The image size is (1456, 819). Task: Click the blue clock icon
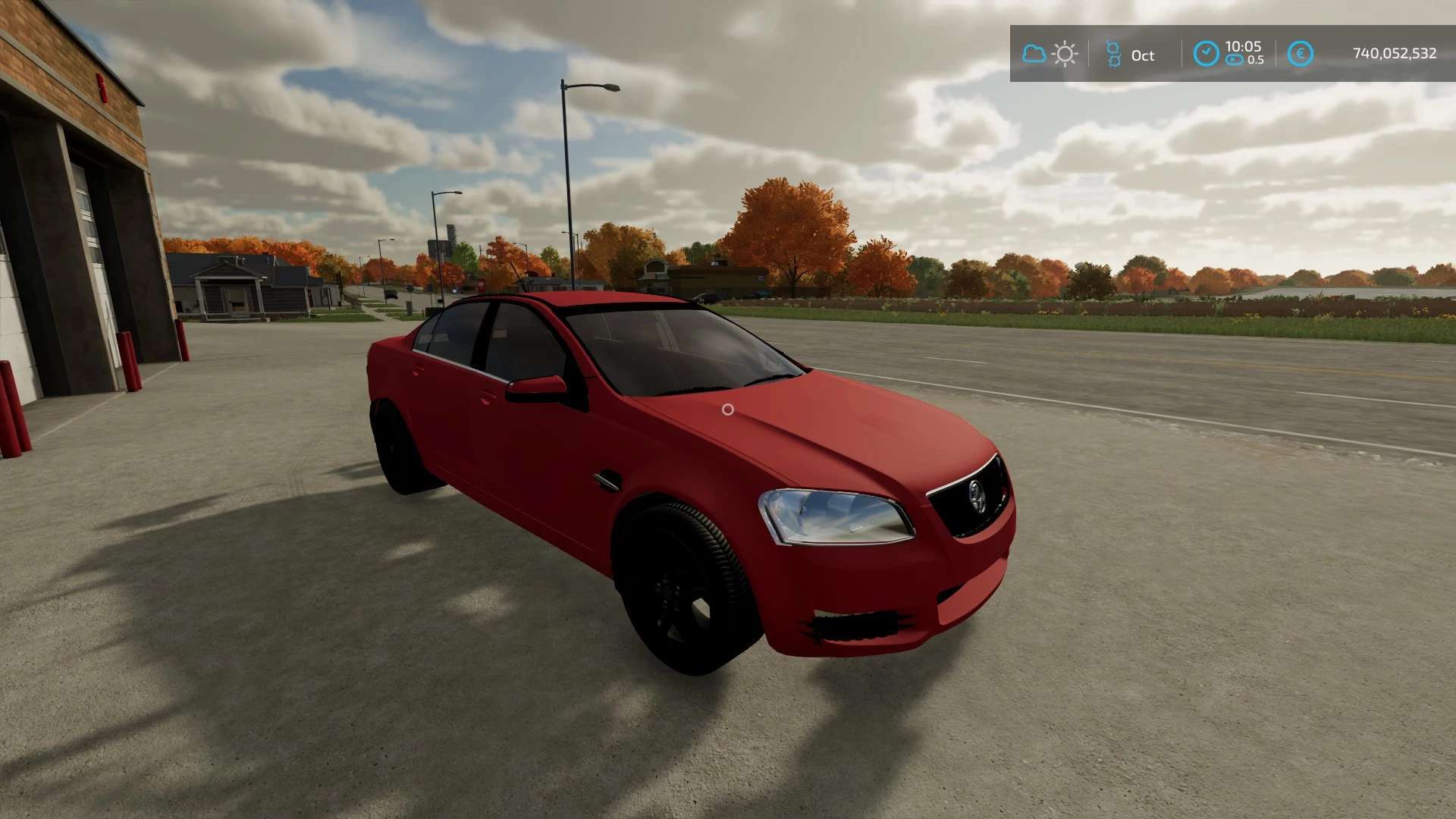[1206, 54]
